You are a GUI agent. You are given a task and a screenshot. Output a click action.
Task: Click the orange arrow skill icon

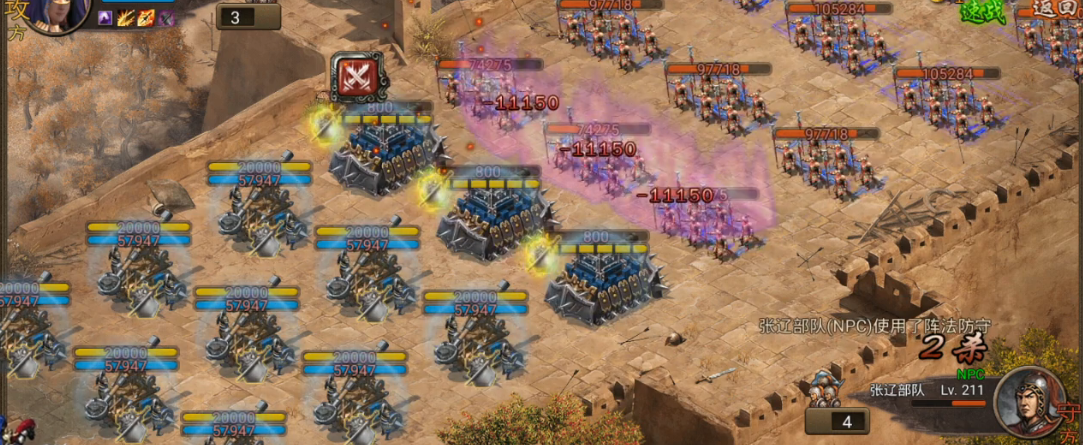click(146, 18)
